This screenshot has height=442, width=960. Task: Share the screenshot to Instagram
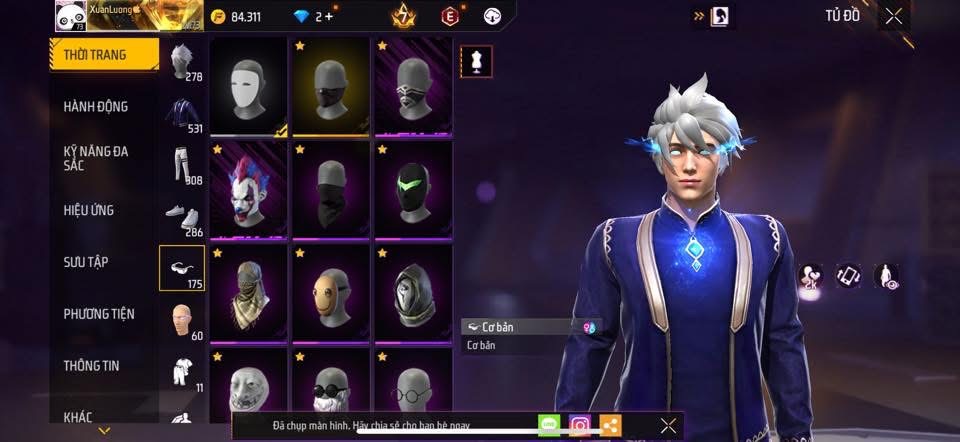coord(580,426)
